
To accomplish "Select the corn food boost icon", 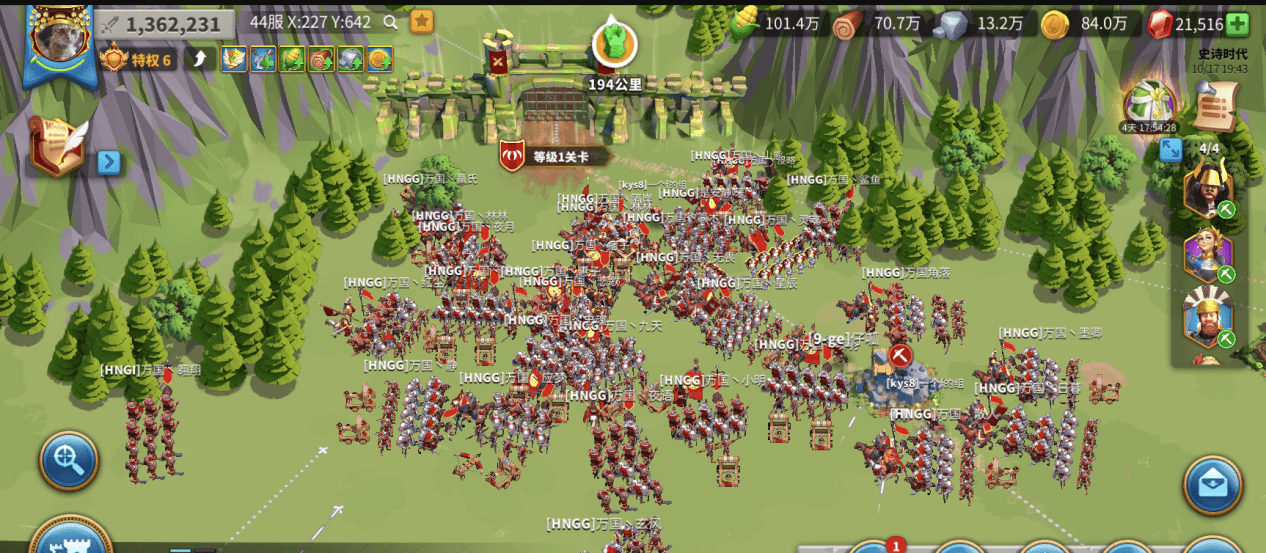I will (292, 59).
